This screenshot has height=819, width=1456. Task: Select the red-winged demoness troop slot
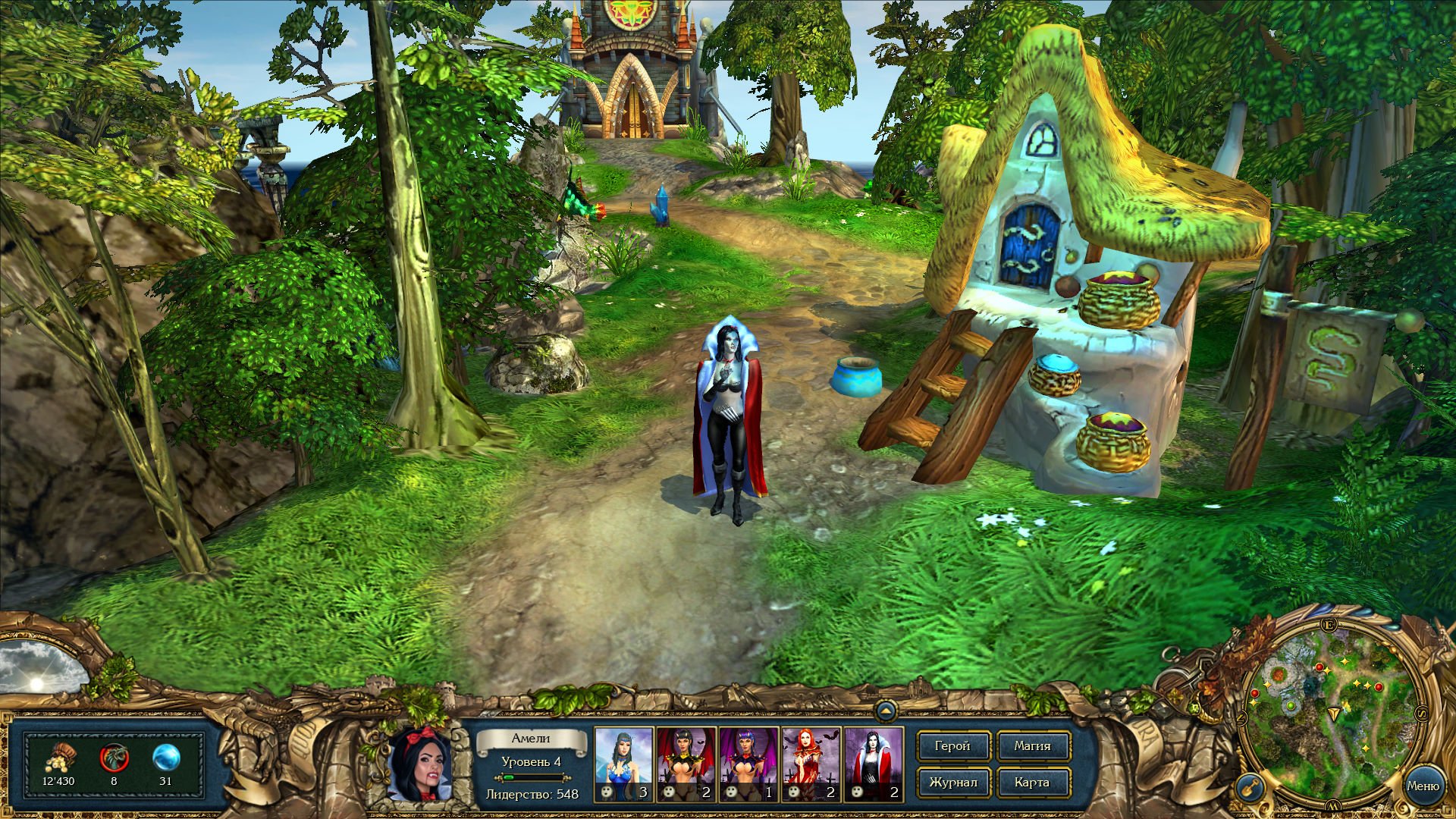point(686,764)
